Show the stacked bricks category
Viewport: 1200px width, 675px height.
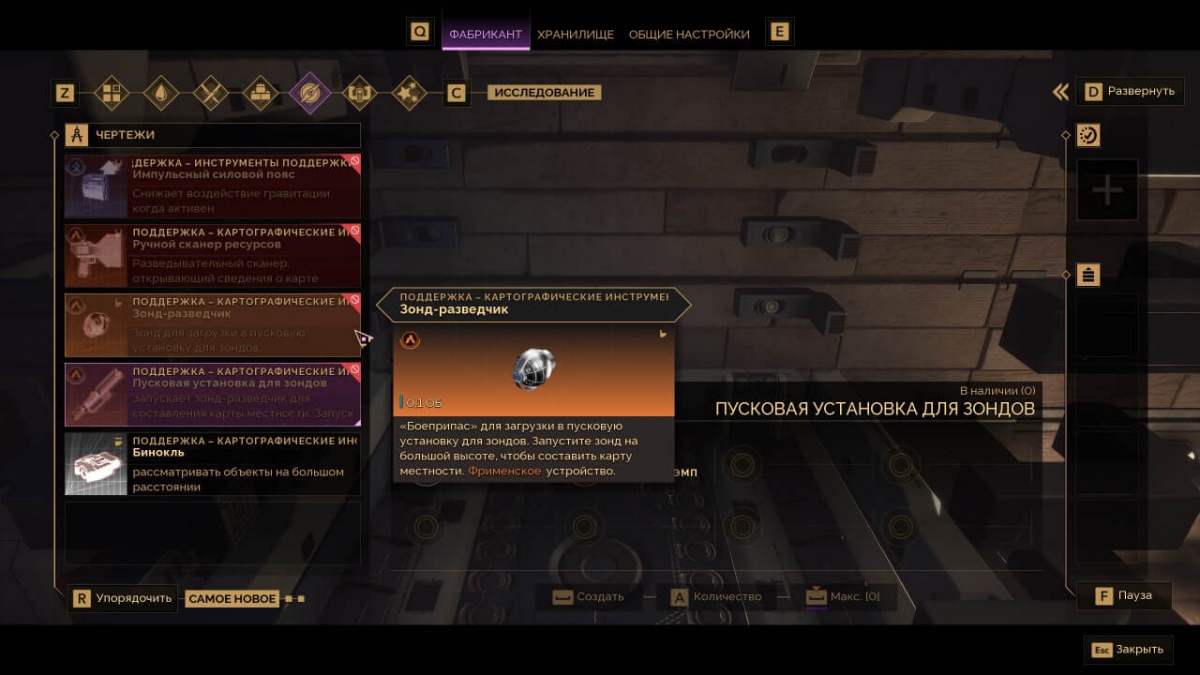point(260,93)
